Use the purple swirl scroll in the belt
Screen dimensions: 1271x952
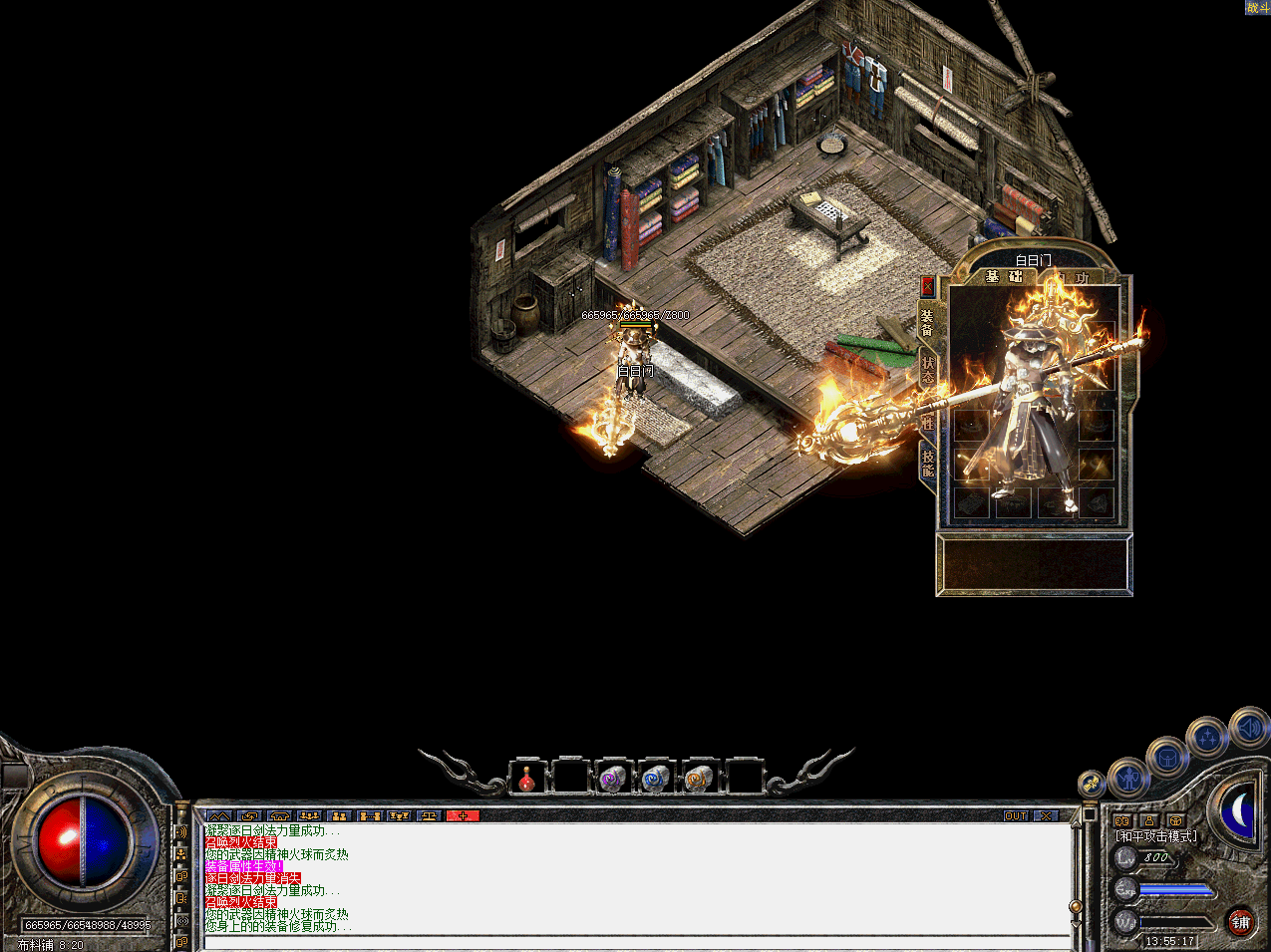coord(612,779)
